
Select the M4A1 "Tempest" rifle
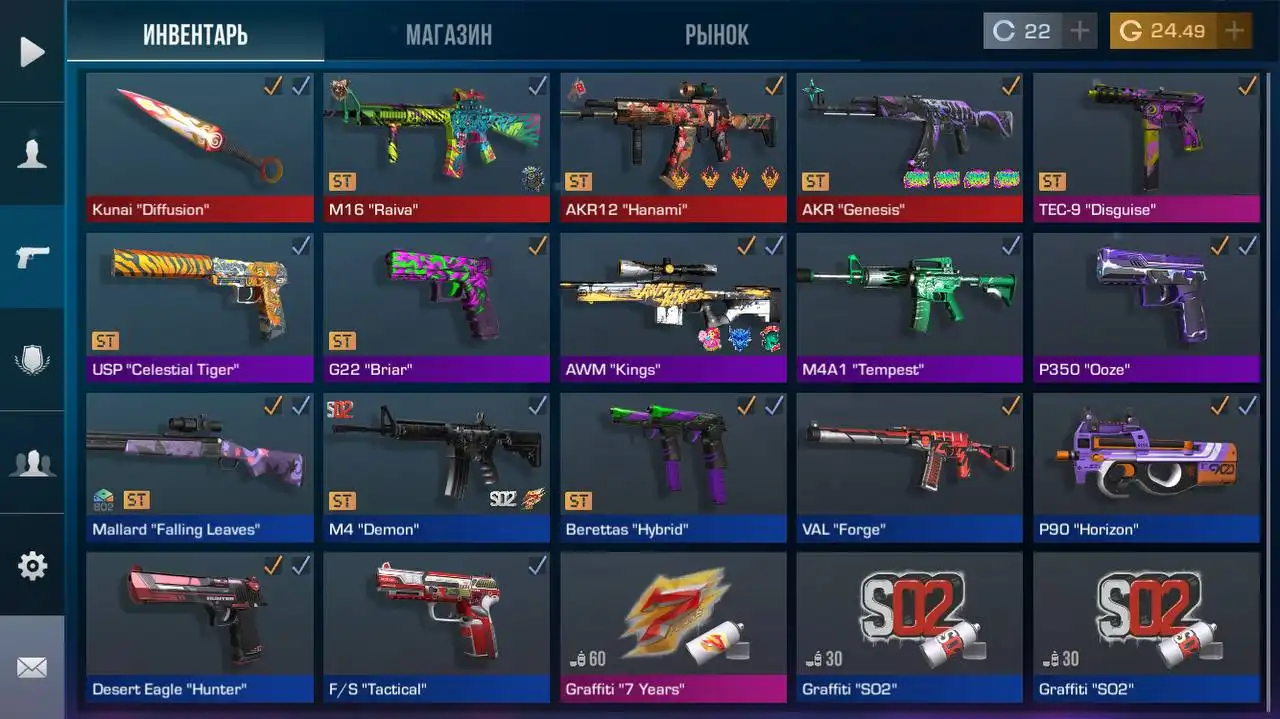point(909,306)
